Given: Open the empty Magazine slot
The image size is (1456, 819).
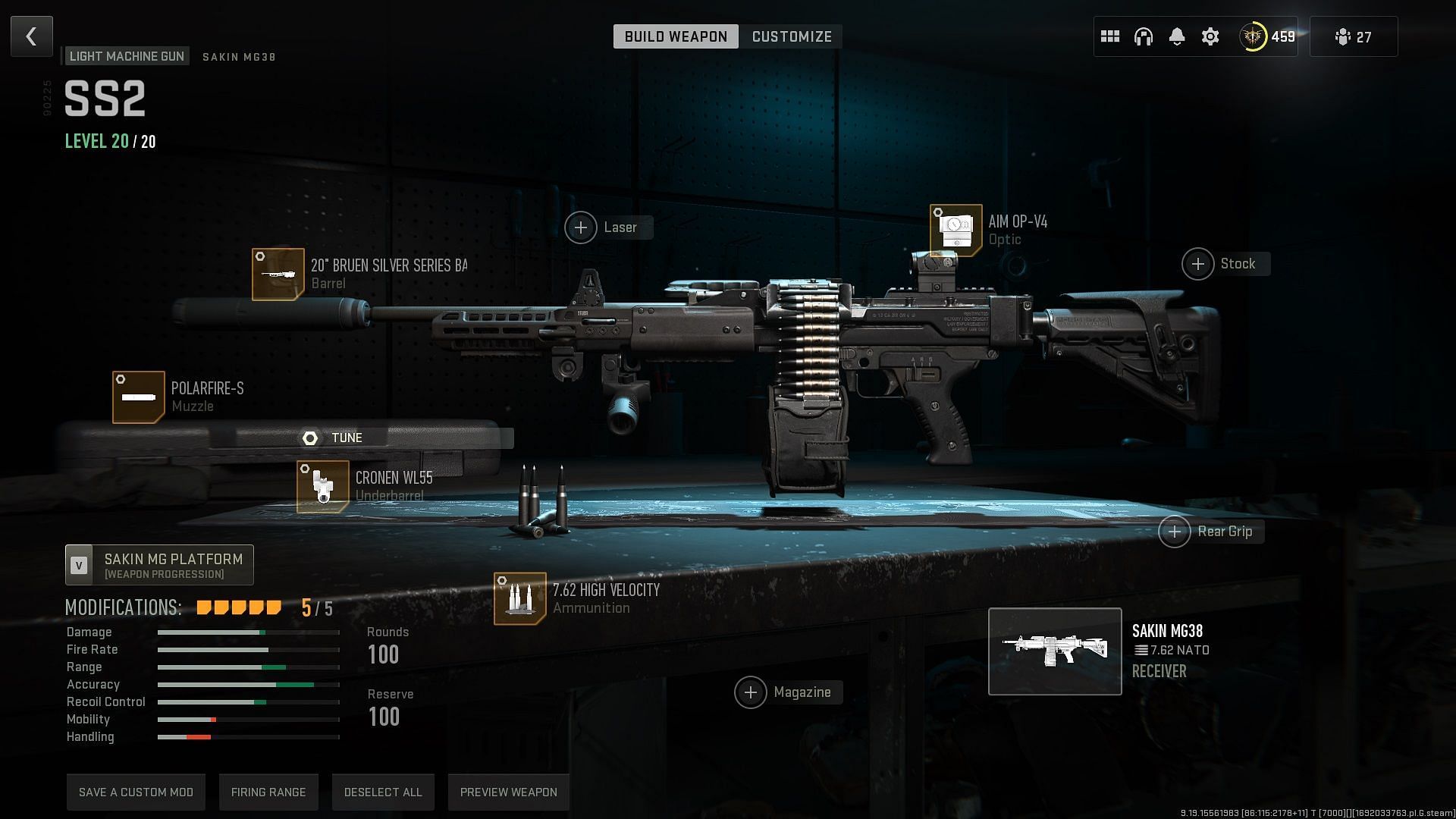Looking at the screenshot, I should coord(751,692).
